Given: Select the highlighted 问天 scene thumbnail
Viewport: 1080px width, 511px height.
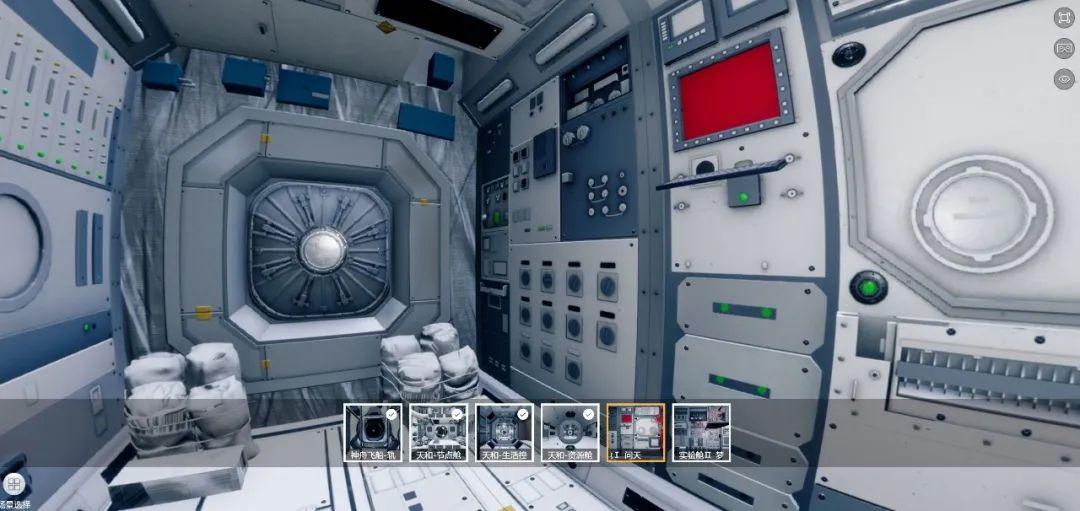Looking at the screenshot, I should point(635,432).
